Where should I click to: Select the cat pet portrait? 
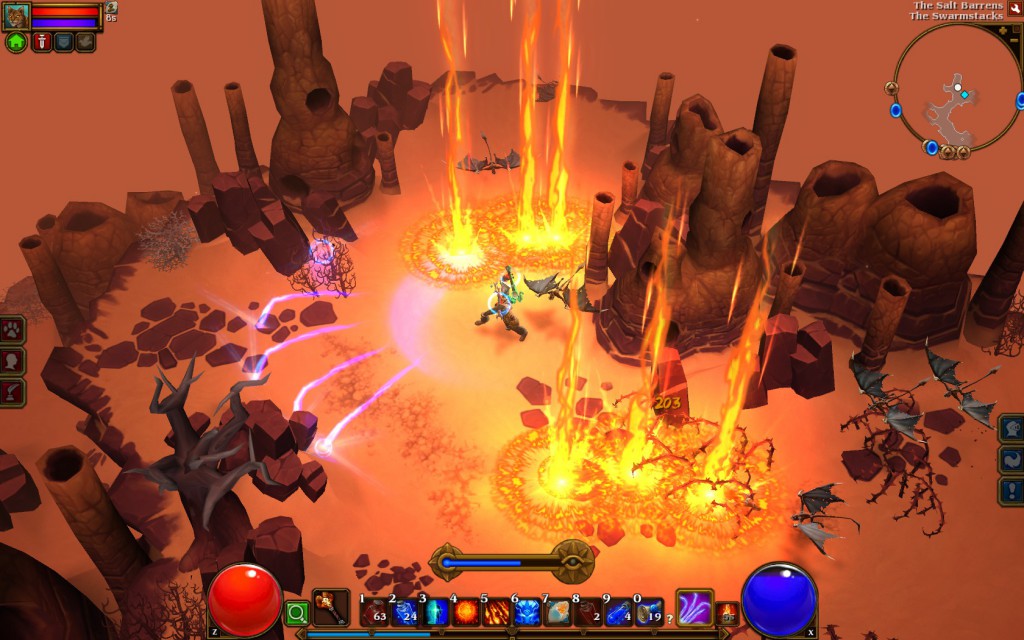pos(16,16)
